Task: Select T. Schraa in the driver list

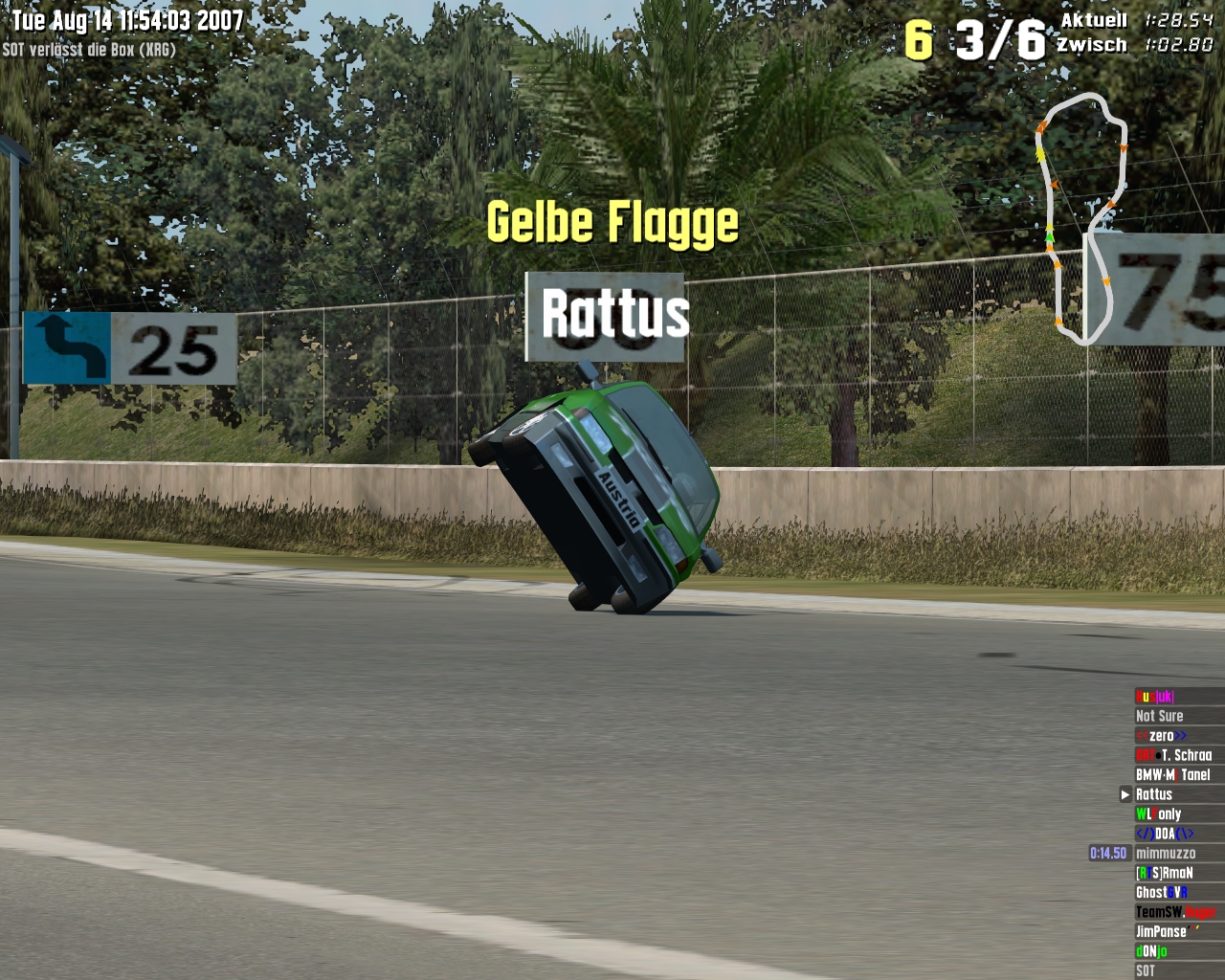Action: 1174,755
